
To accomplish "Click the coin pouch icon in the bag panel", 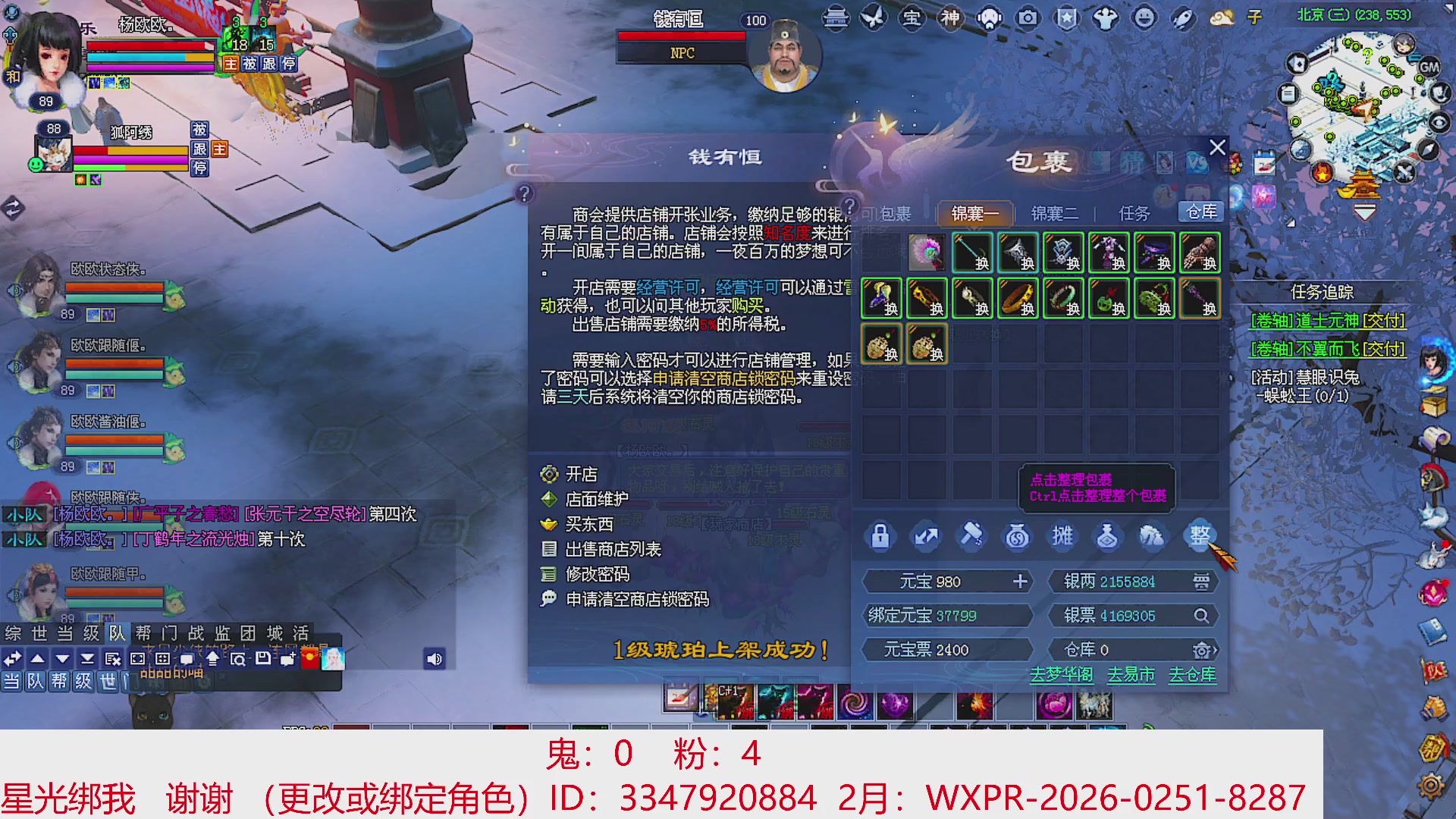I will point(1017,536).
